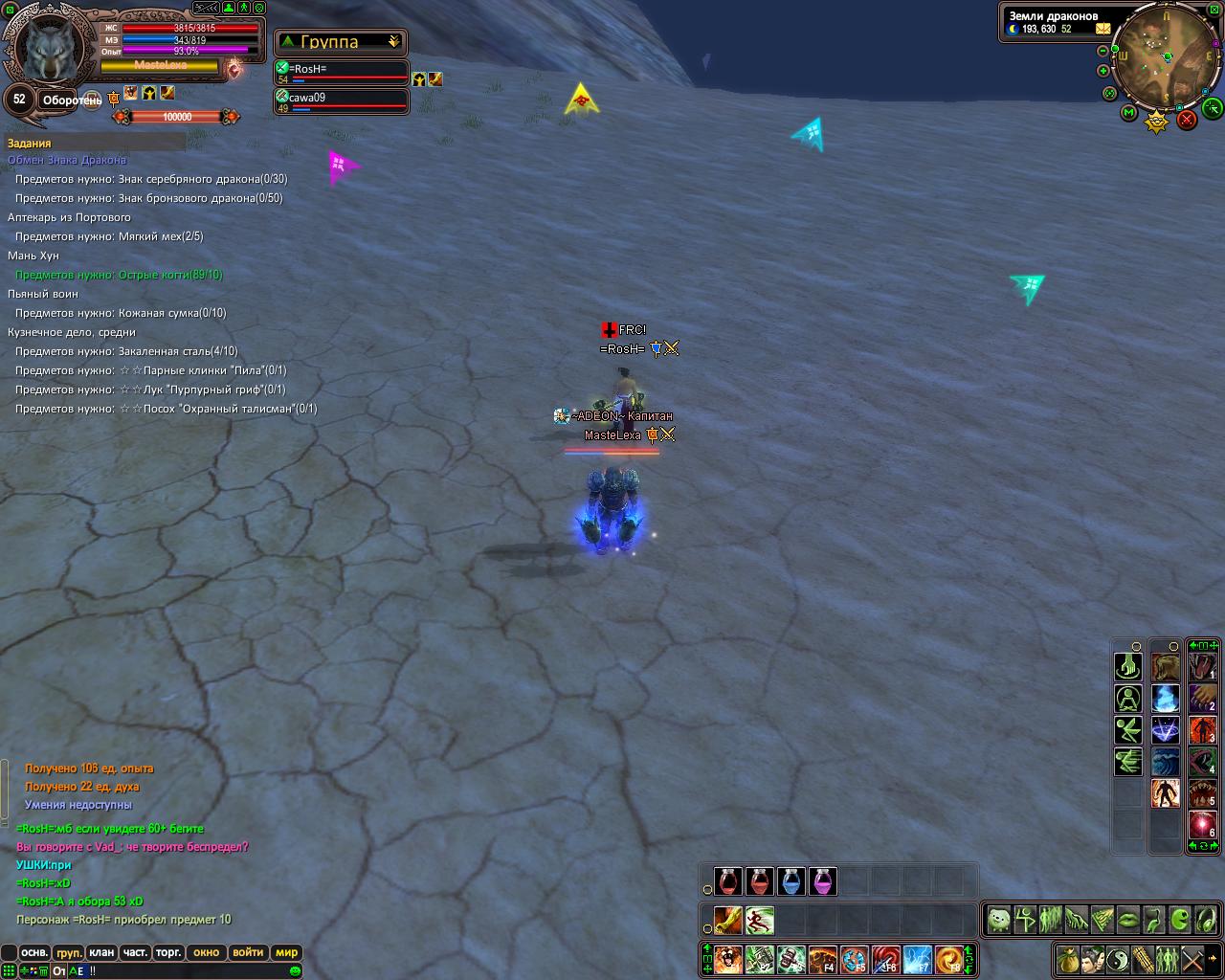Activate the F4 molten rock skill

[823, 958]
